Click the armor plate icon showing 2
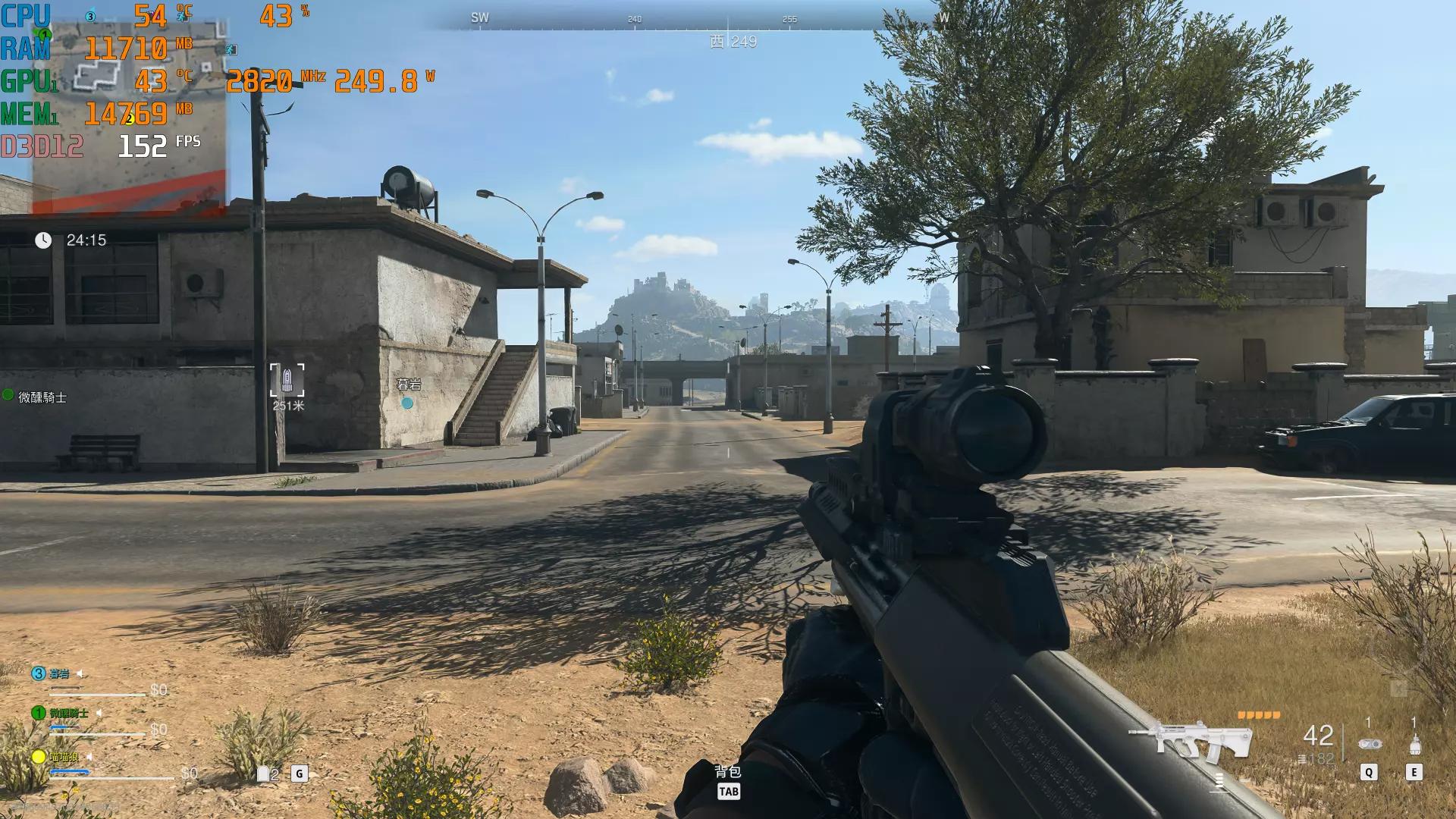 (x=264, y=773)
